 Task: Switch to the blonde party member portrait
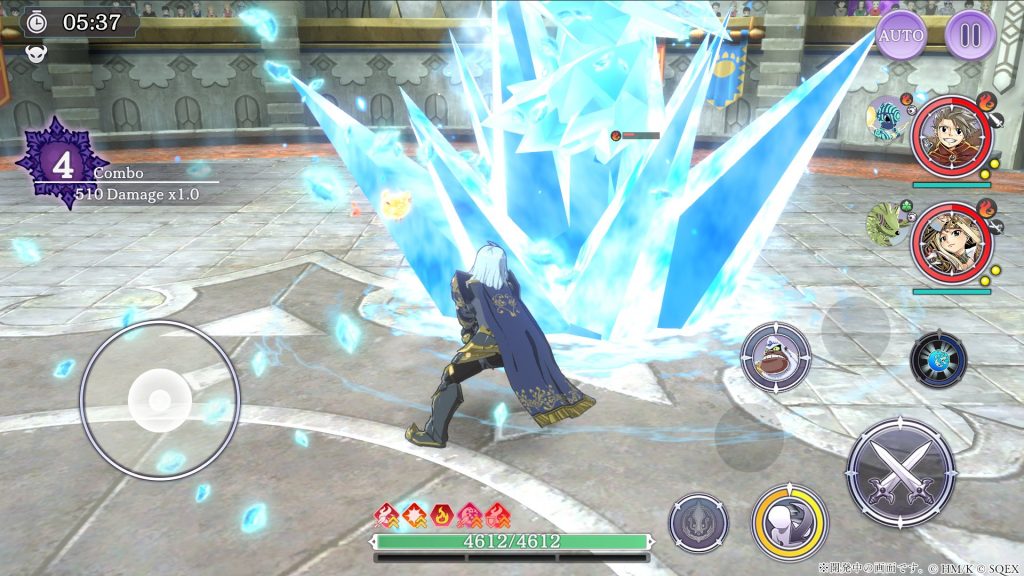tap(950, 244)
